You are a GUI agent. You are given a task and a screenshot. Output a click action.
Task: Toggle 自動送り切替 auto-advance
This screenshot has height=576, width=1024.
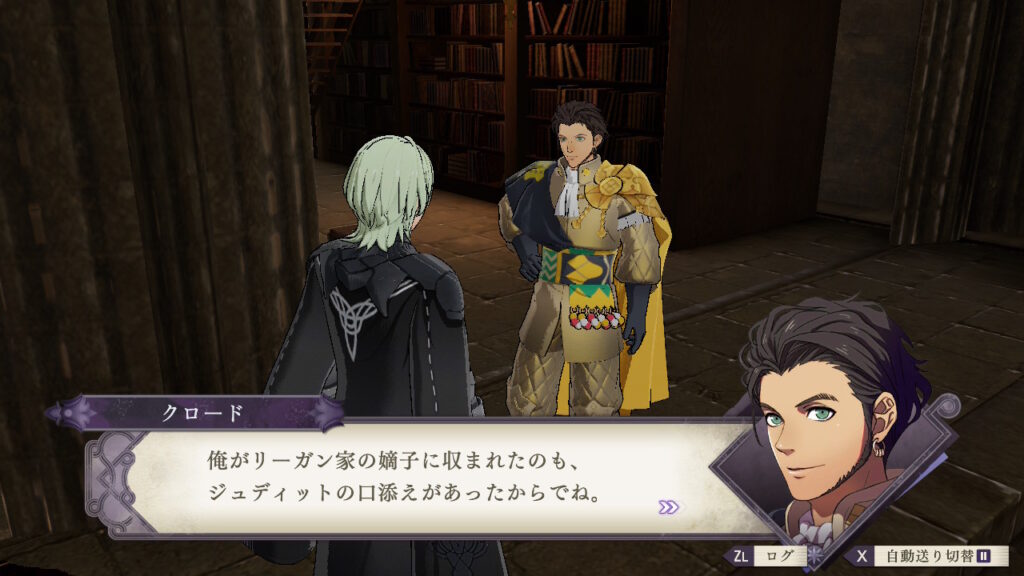click(x=928, y=556)
